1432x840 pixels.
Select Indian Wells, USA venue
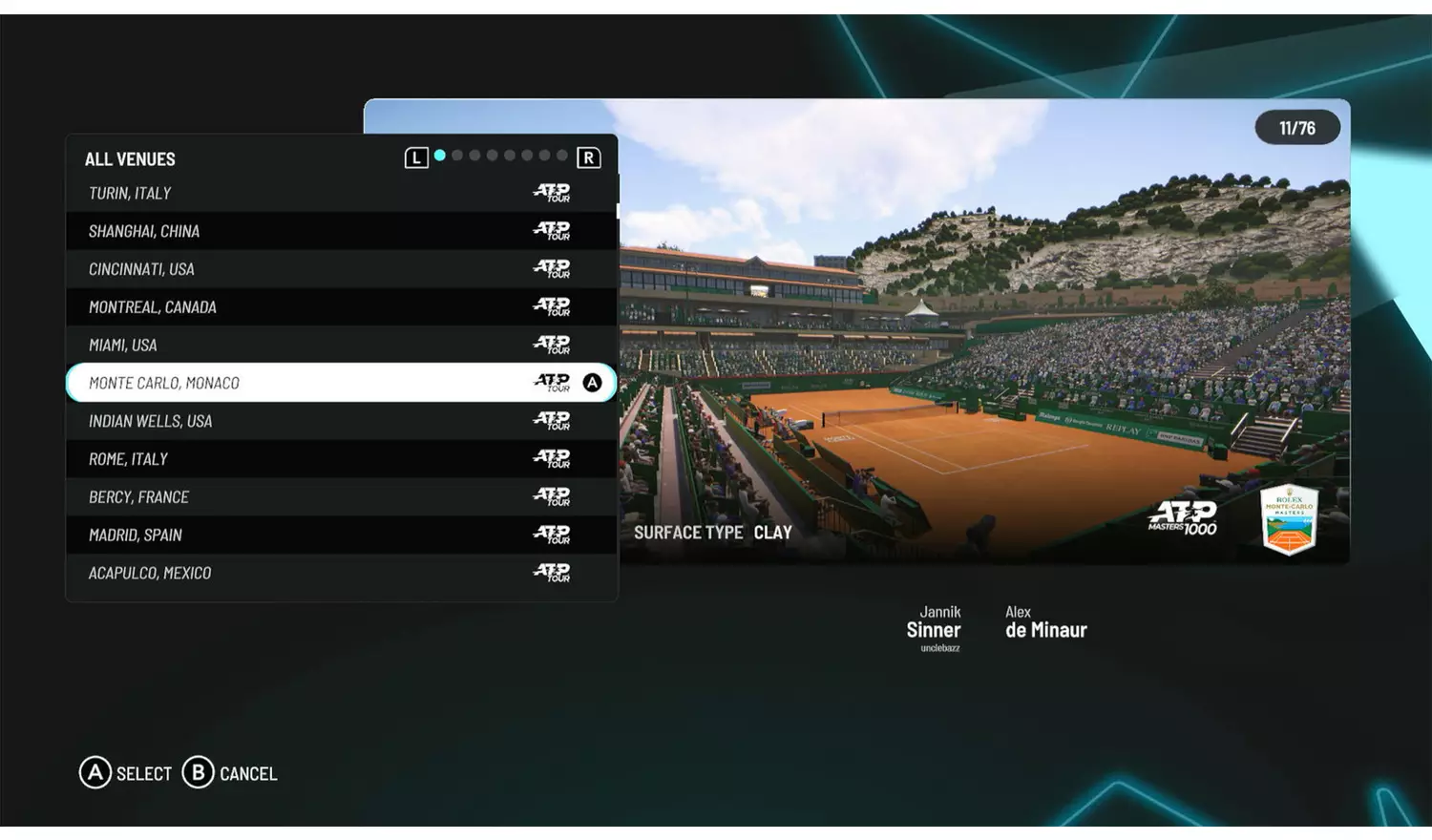coord(341,421)
